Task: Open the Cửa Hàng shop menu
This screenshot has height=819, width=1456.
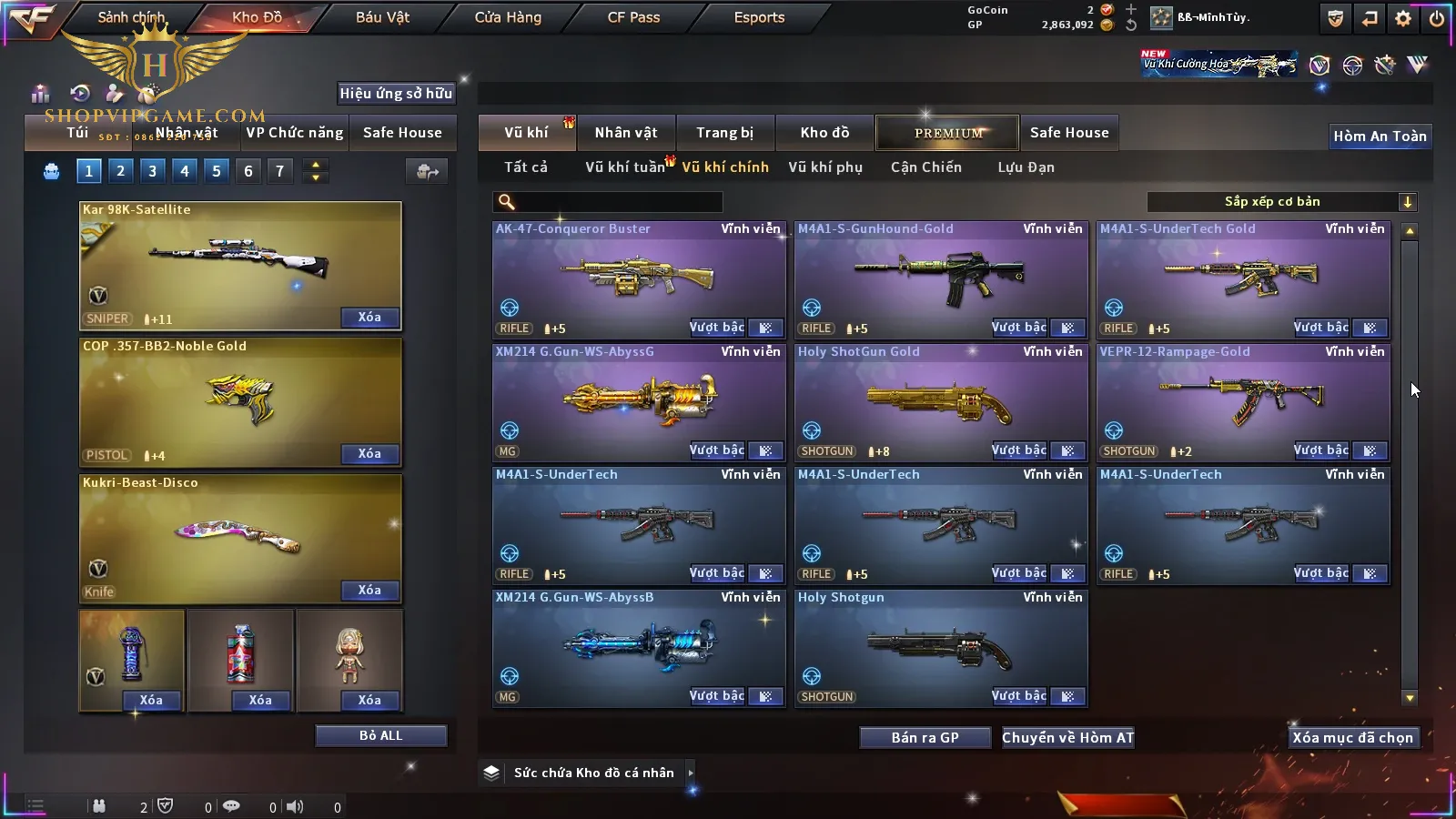Action: click(508, 17)
